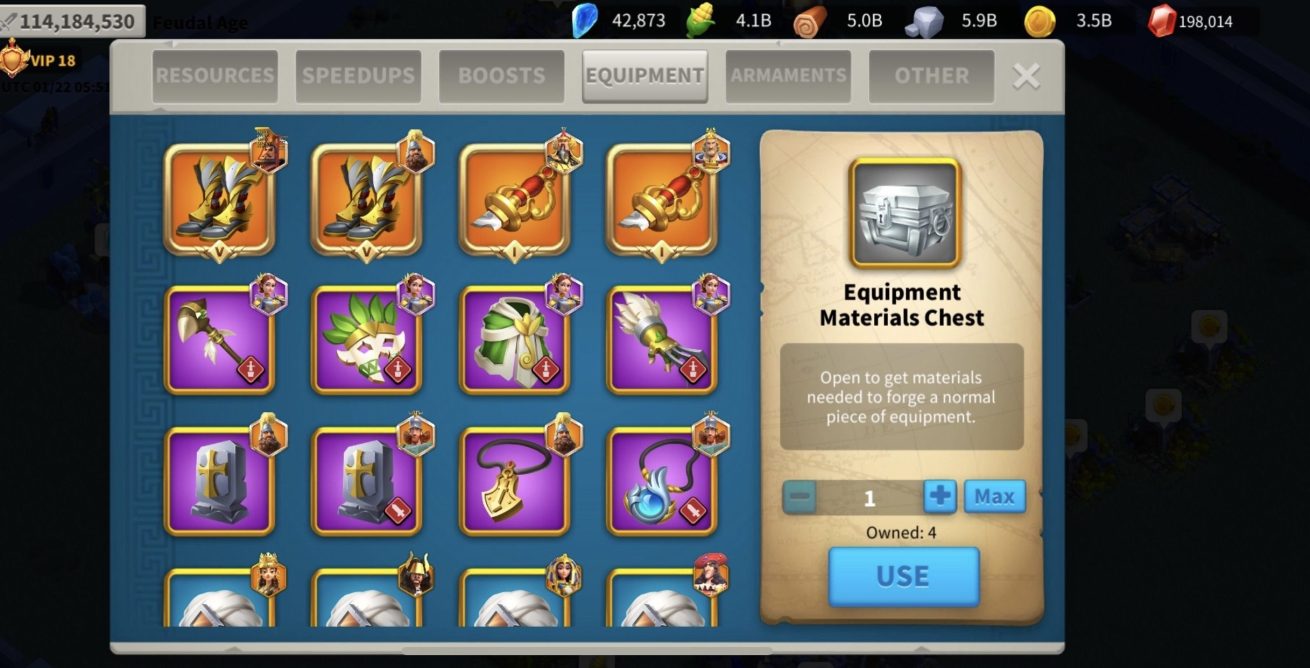Viewport: 1310px width, 668px height.
Task: Click the quantity number field
Action: tap(869, 497)
